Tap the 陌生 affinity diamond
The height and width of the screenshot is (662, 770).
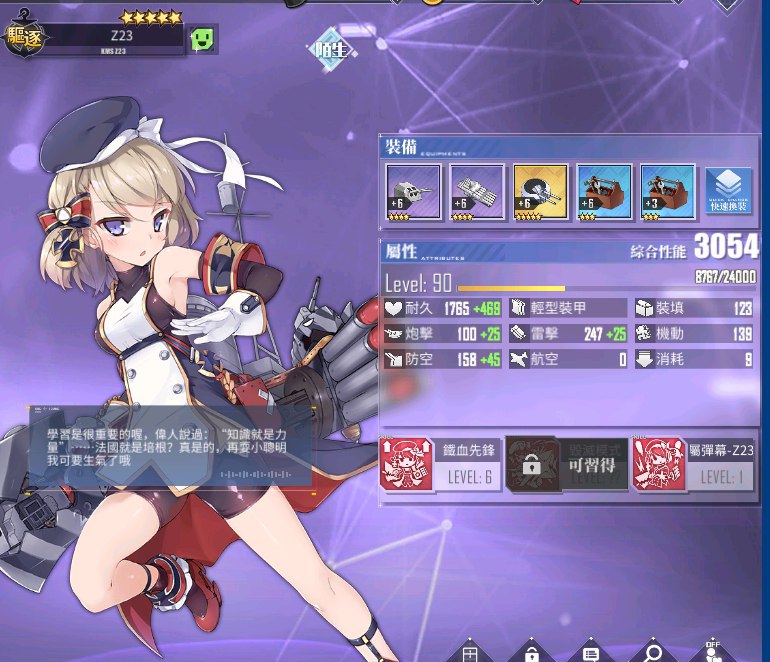[329, 47]
